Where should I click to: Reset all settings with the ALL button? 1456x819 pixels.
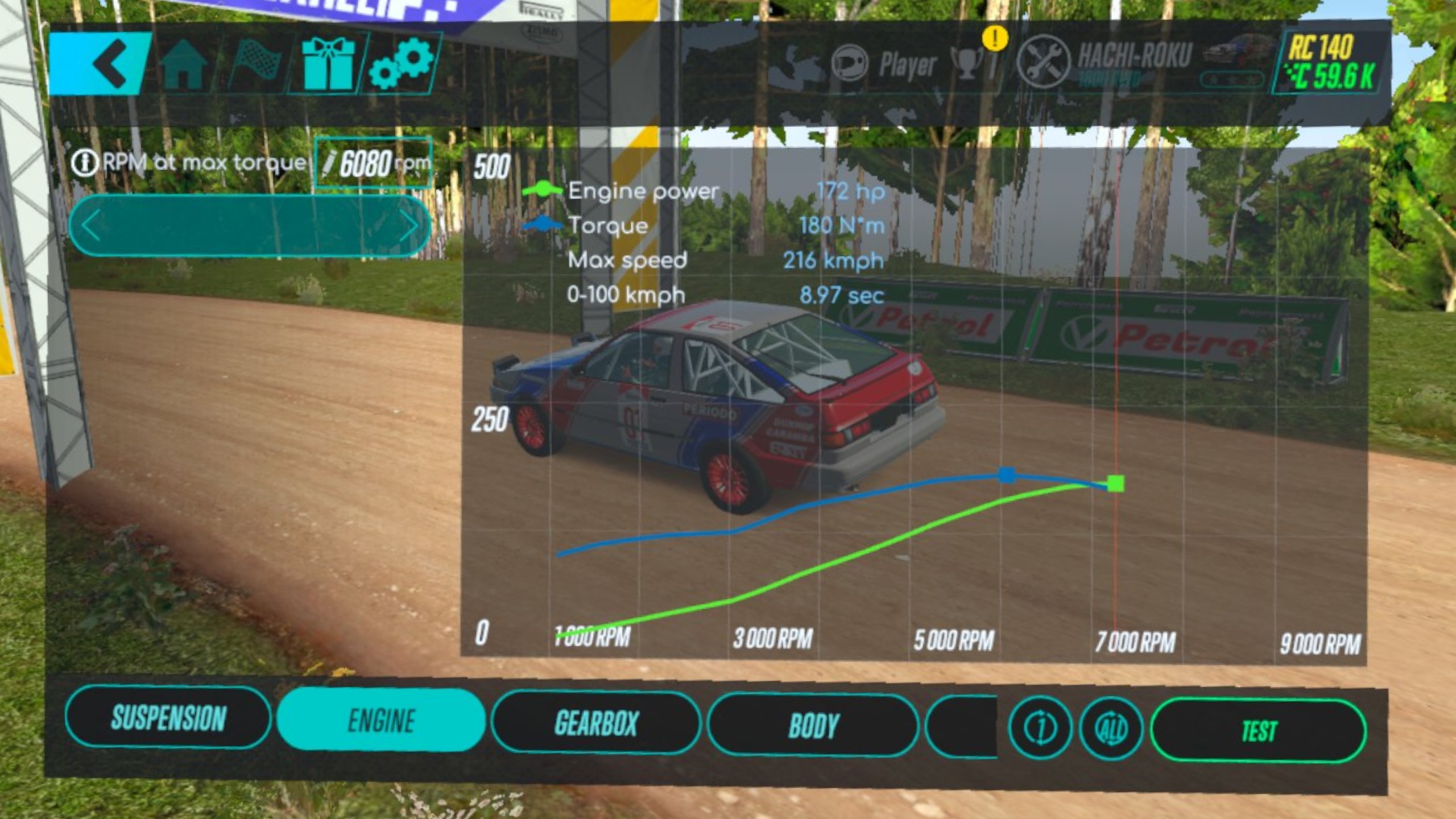1111,729
